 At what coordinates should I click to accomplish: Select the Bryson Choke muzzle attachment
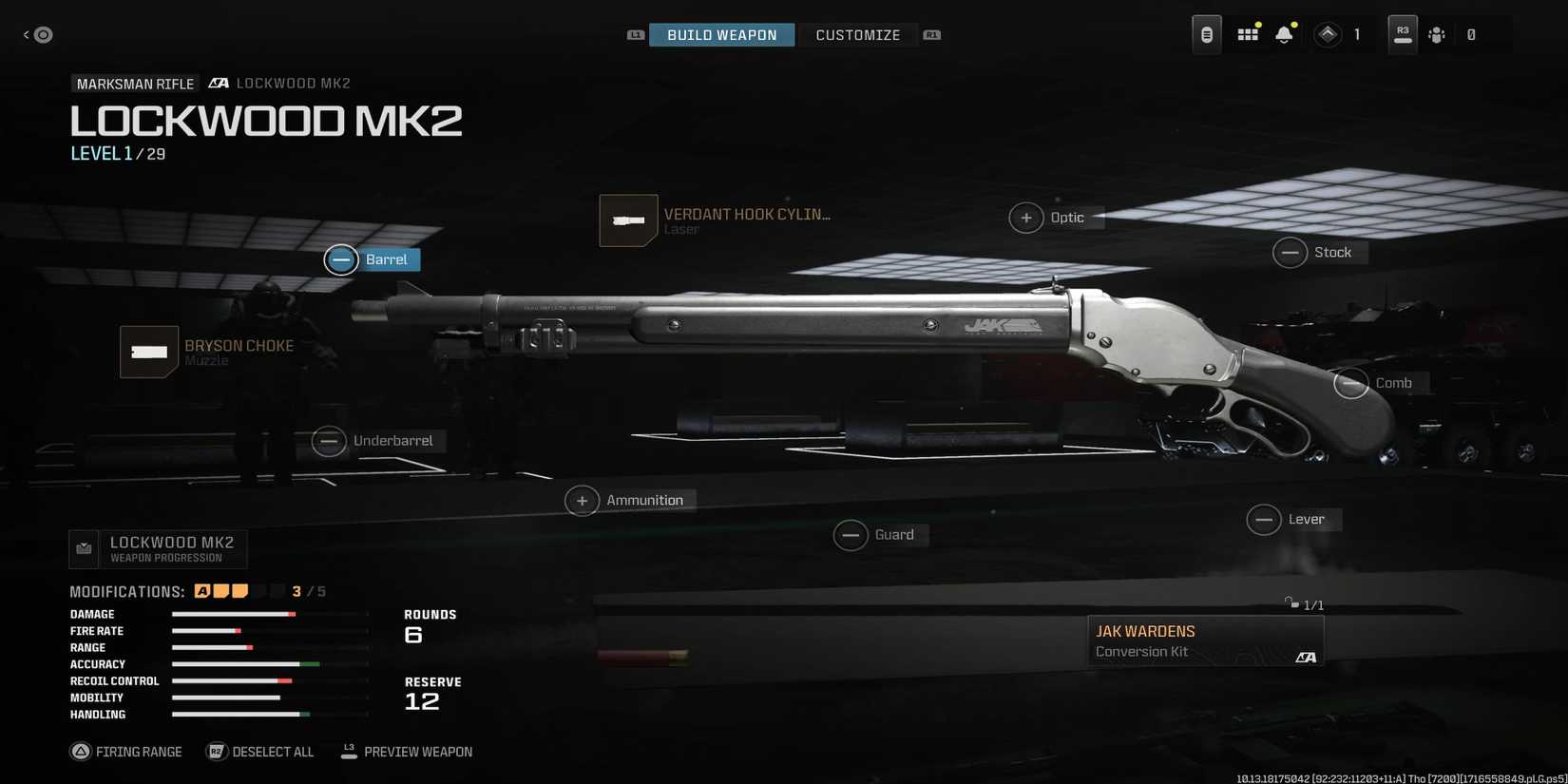[x=148, y=352]
